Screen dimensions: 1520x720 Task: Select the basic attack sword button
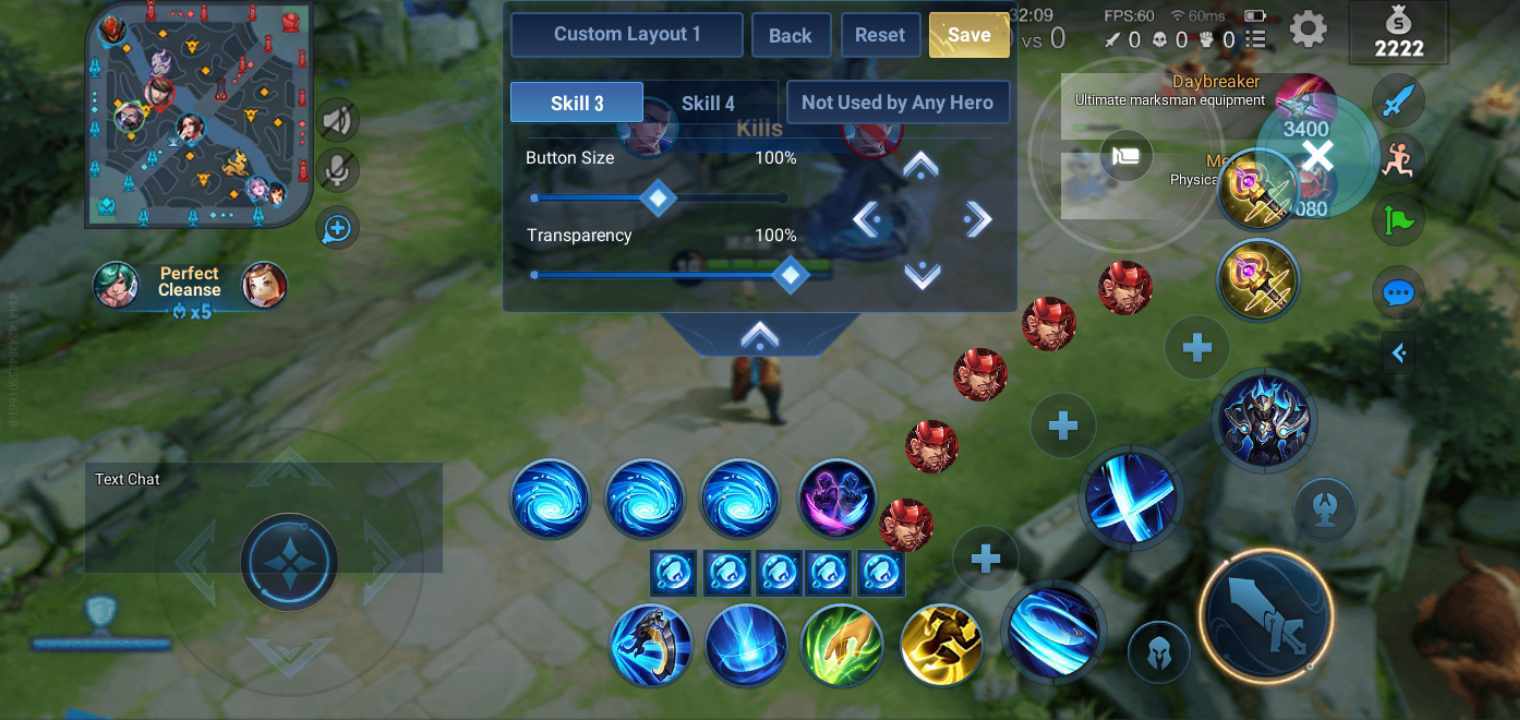1266,617
